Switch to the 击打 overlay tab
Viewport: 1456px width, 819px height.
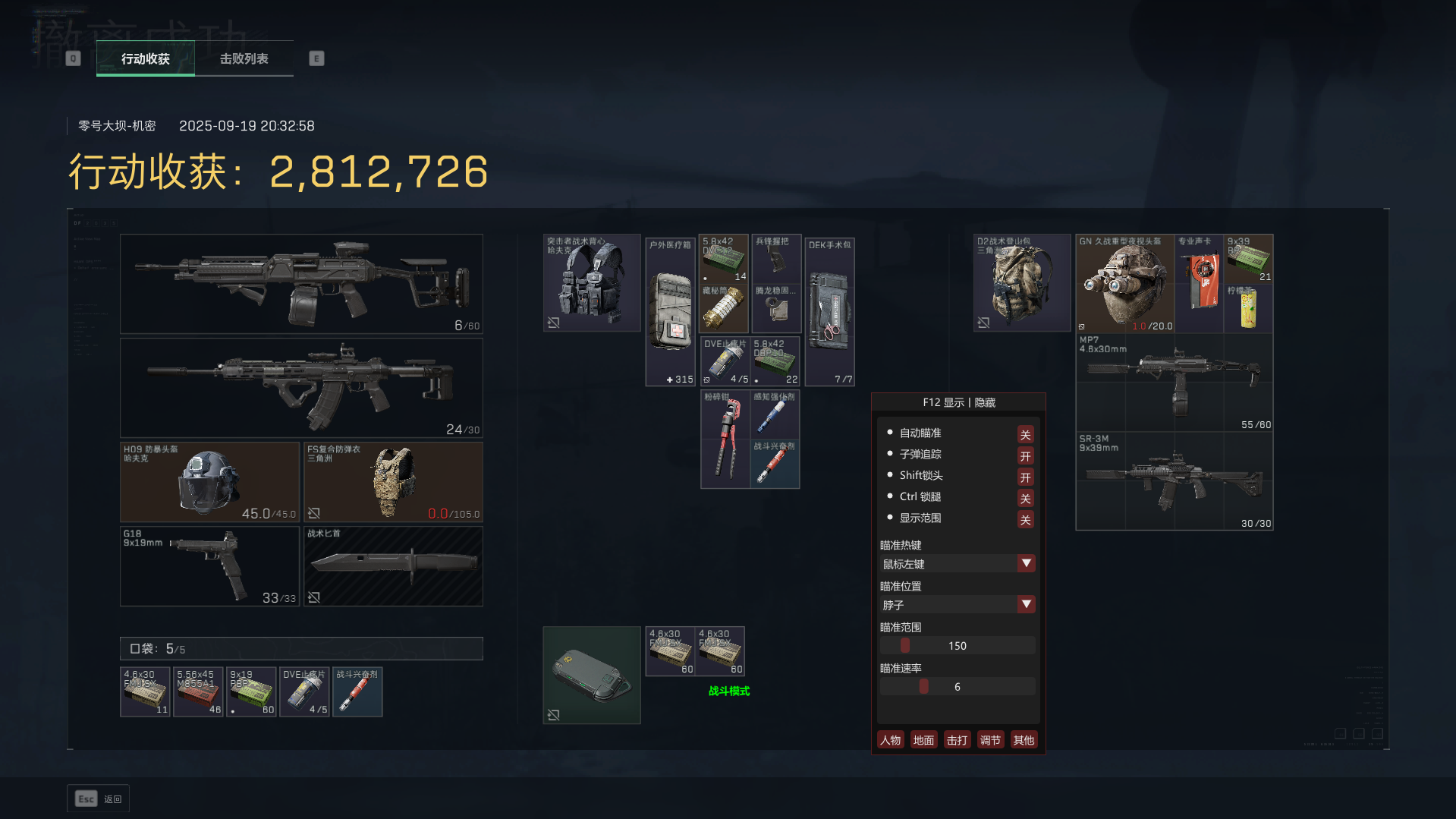coord(957,740)
